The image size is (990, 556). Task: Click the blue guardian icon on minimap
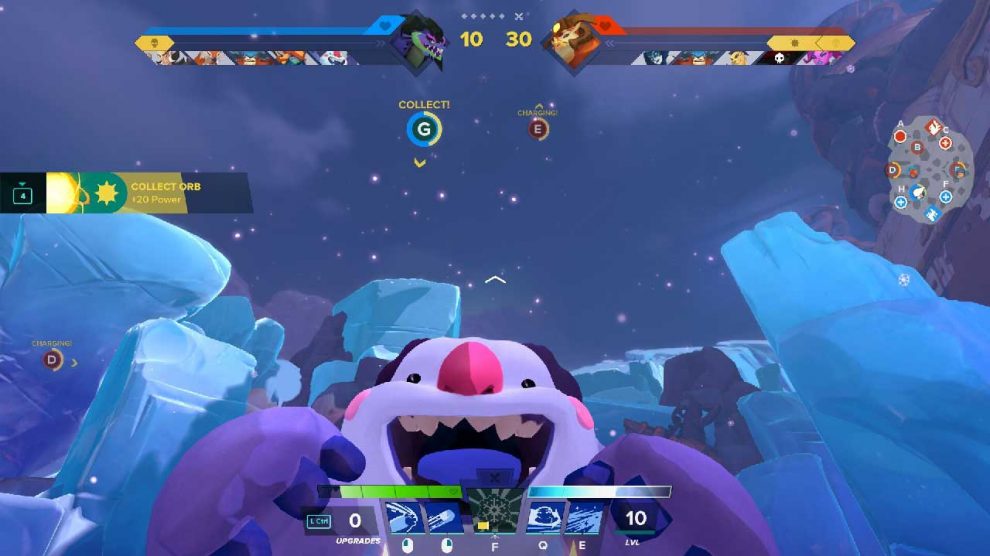[932, 213]
